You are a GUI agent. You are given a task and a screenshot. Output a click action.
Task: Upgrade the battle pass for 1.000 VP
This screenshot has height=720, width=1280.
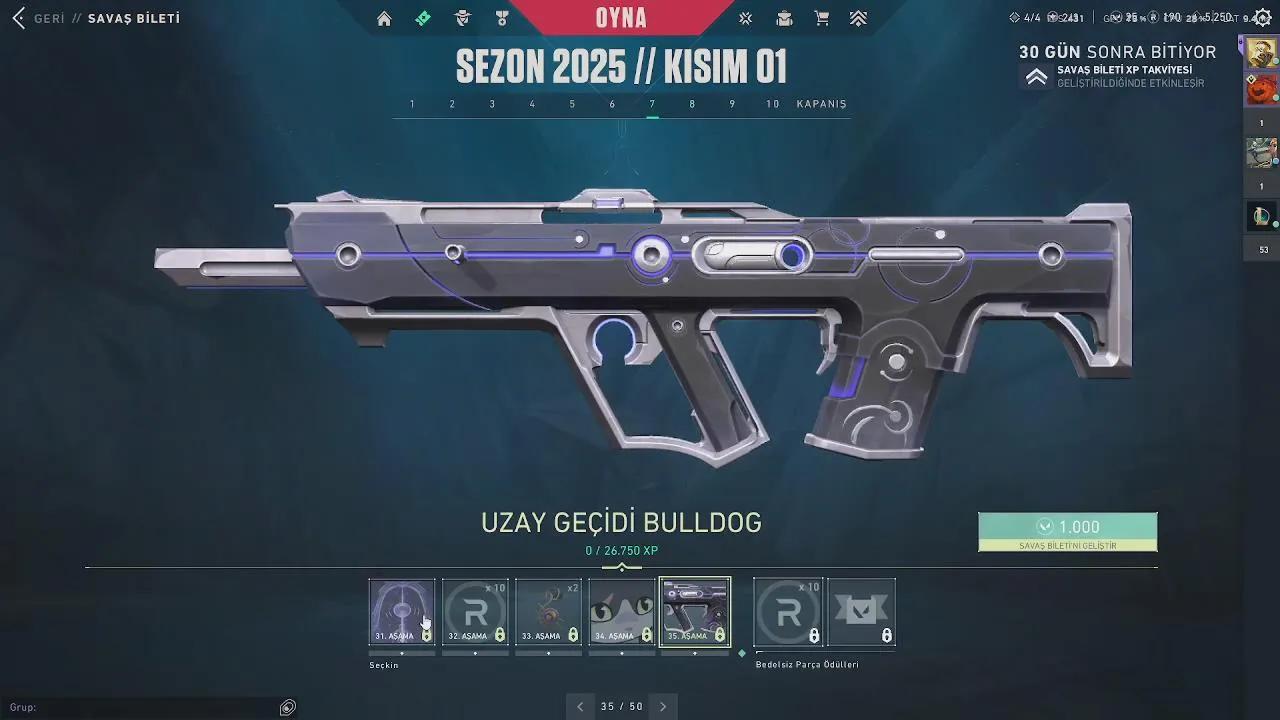[x=1067, y=531]
